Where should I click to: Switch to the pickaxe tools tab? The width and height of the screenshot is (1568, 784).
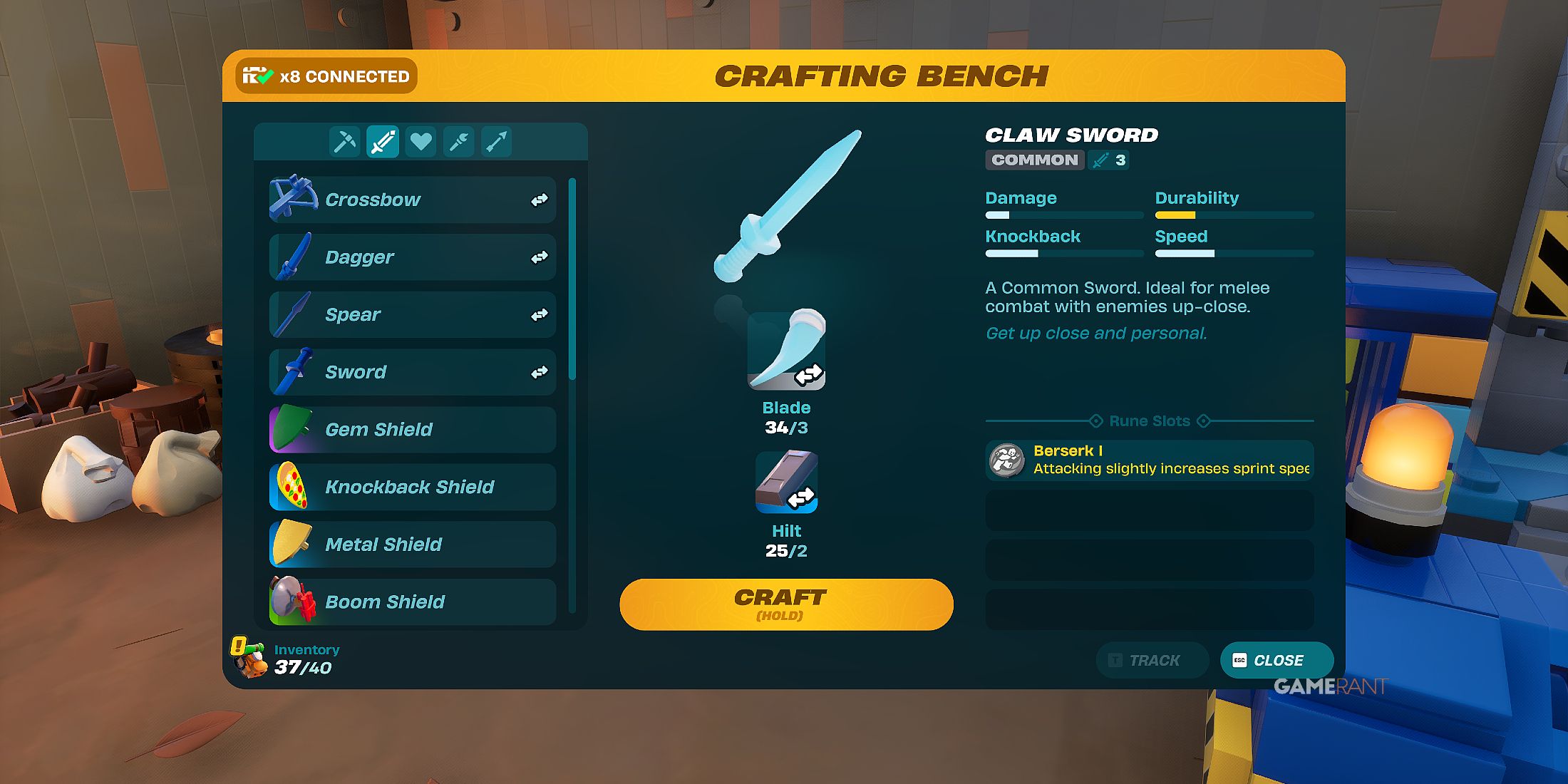pyautogui.click(x=344, y=141)
